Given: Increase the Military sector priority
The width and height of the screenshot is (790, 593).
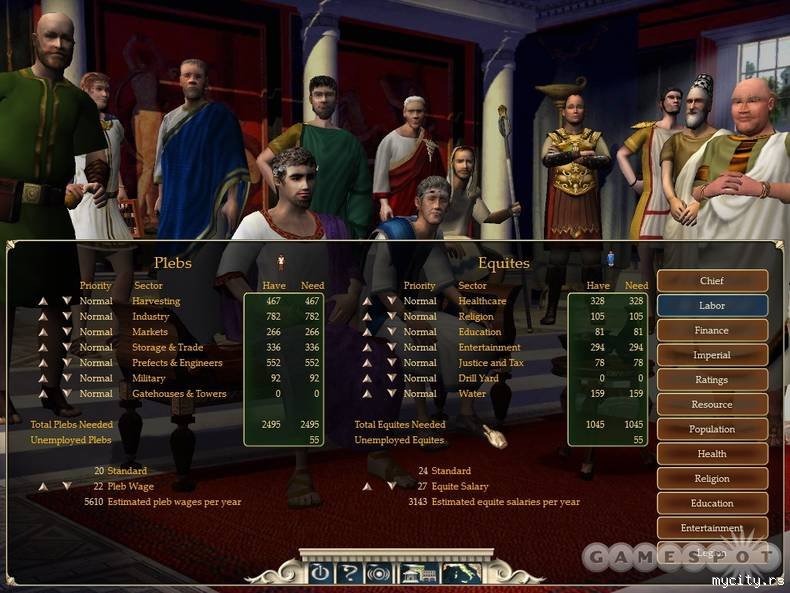Looking at the screenshot, I should (x=43, y=379).
